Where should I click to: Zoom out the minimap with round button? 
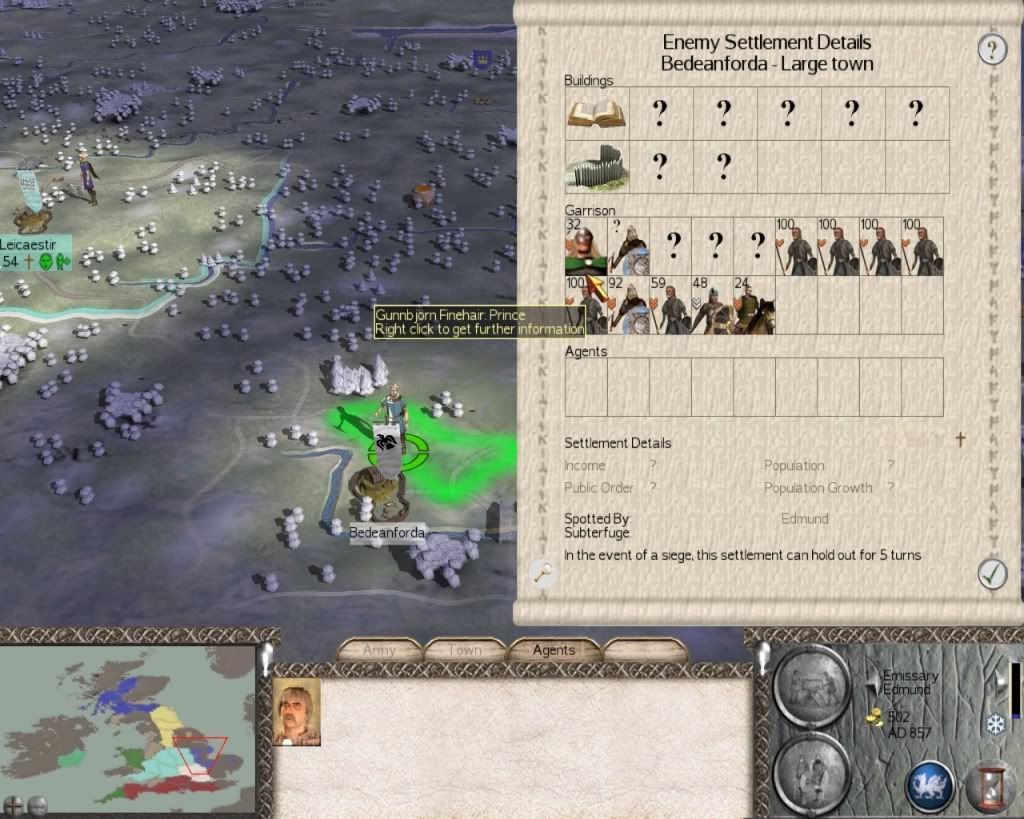pos(37,804)
